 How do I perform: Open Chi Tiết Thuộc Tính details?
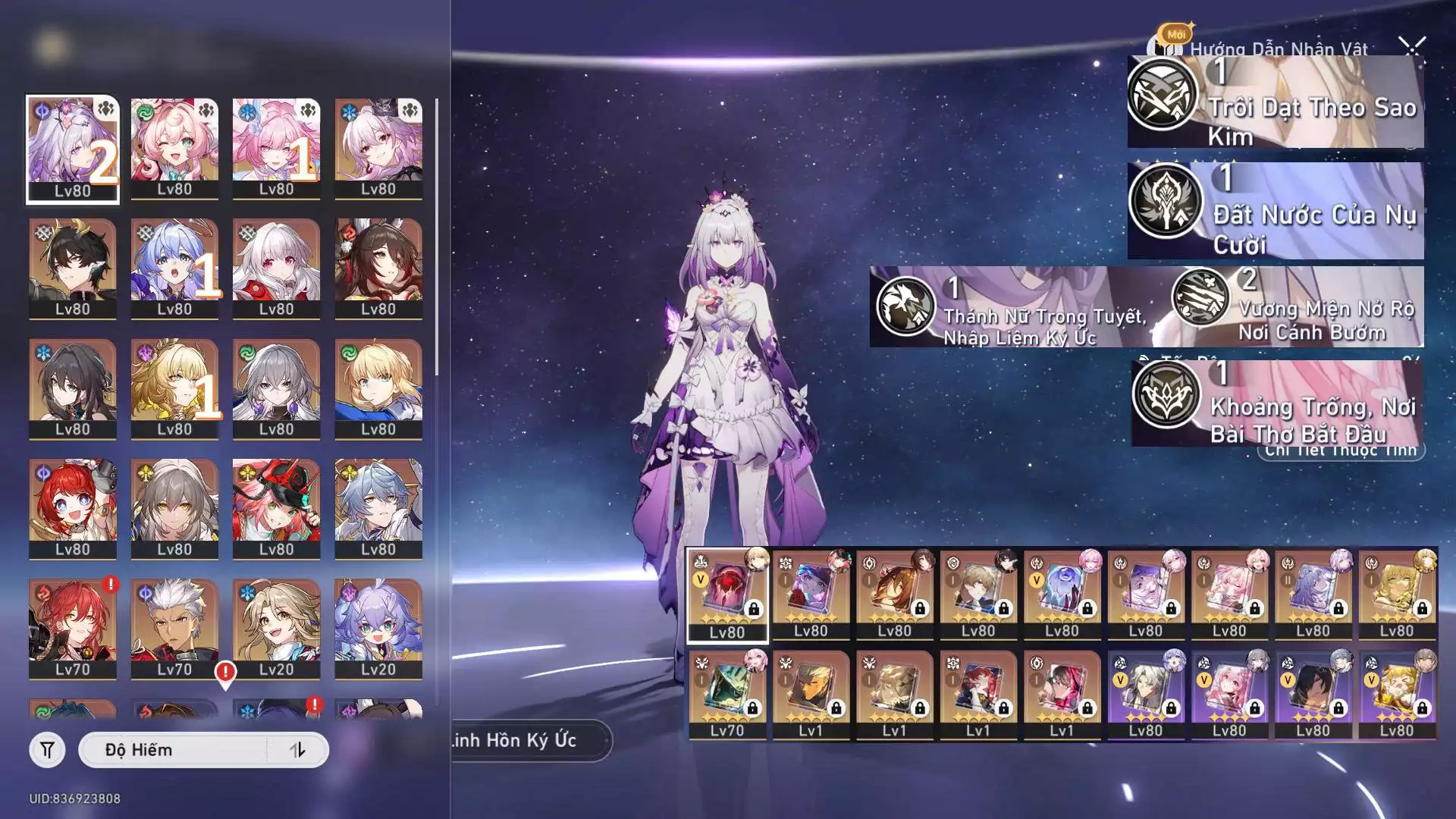[1342, 452]
